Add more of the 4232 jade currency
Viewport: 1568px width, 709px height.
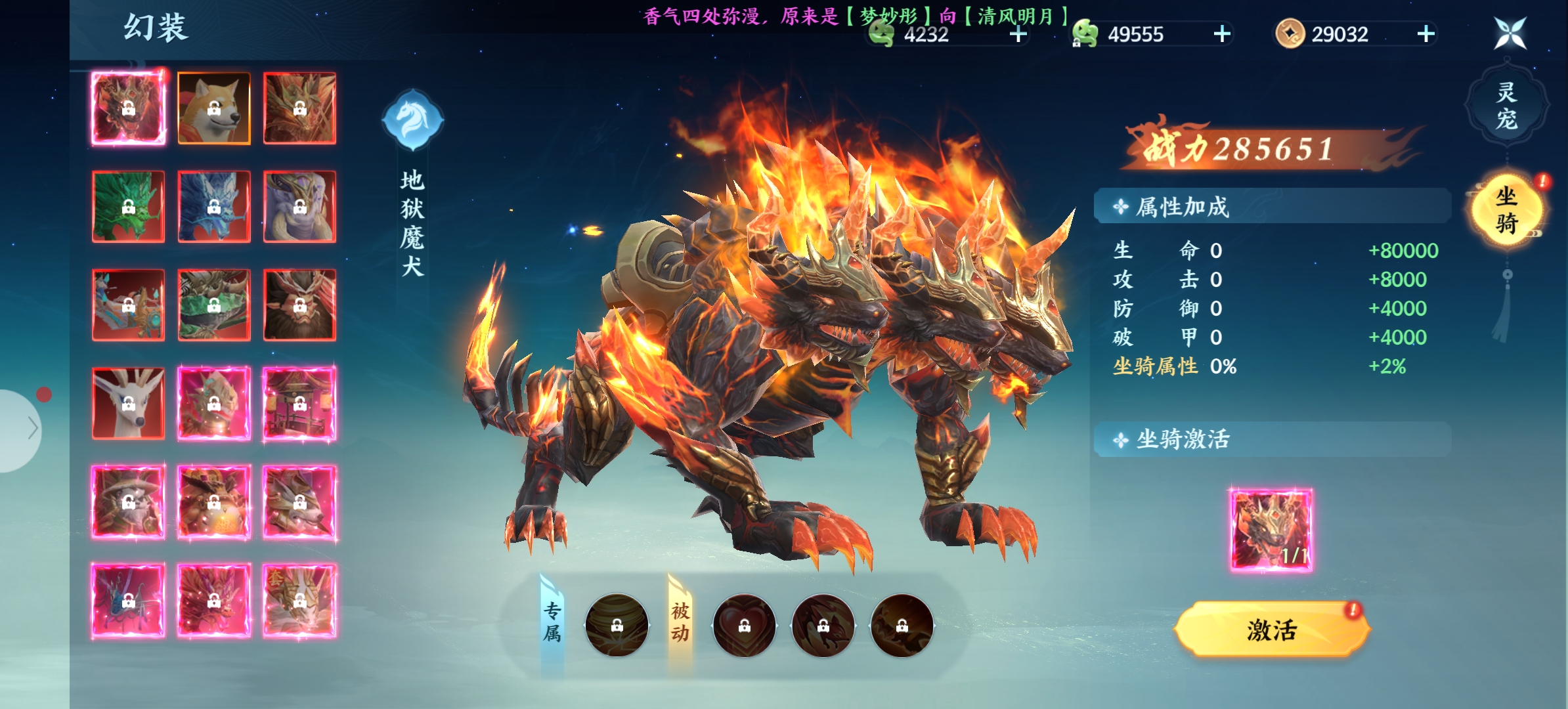[1018, 34]
